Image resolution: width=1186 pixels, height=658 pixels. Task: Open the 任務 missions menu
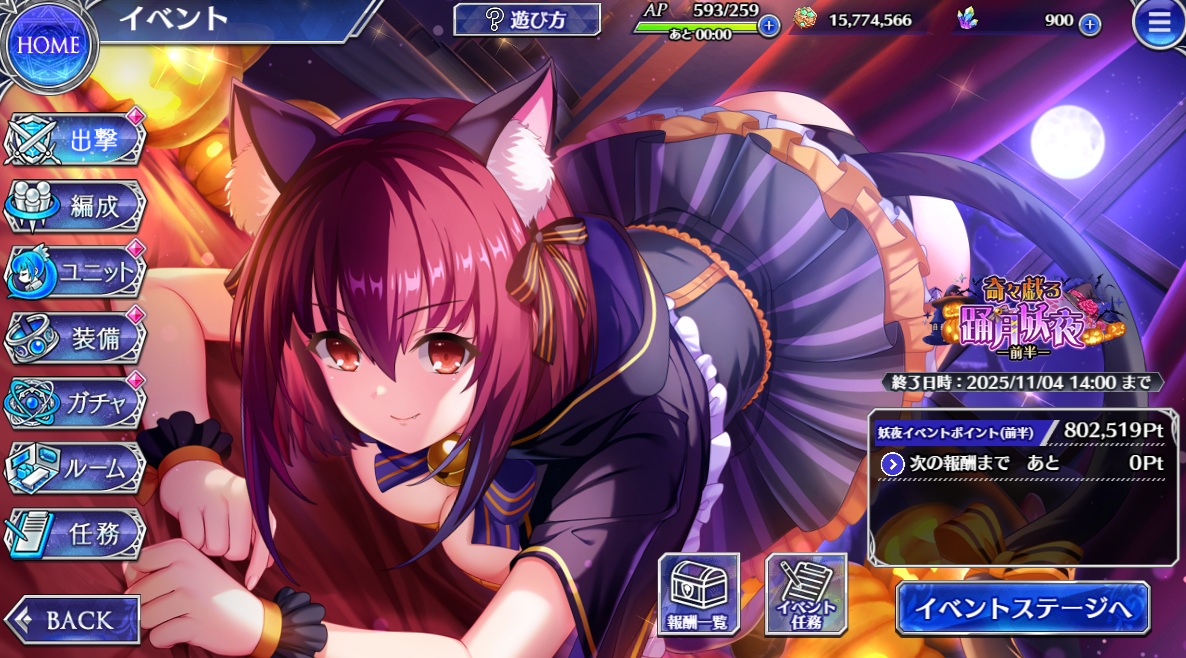(x=76, y=534)
